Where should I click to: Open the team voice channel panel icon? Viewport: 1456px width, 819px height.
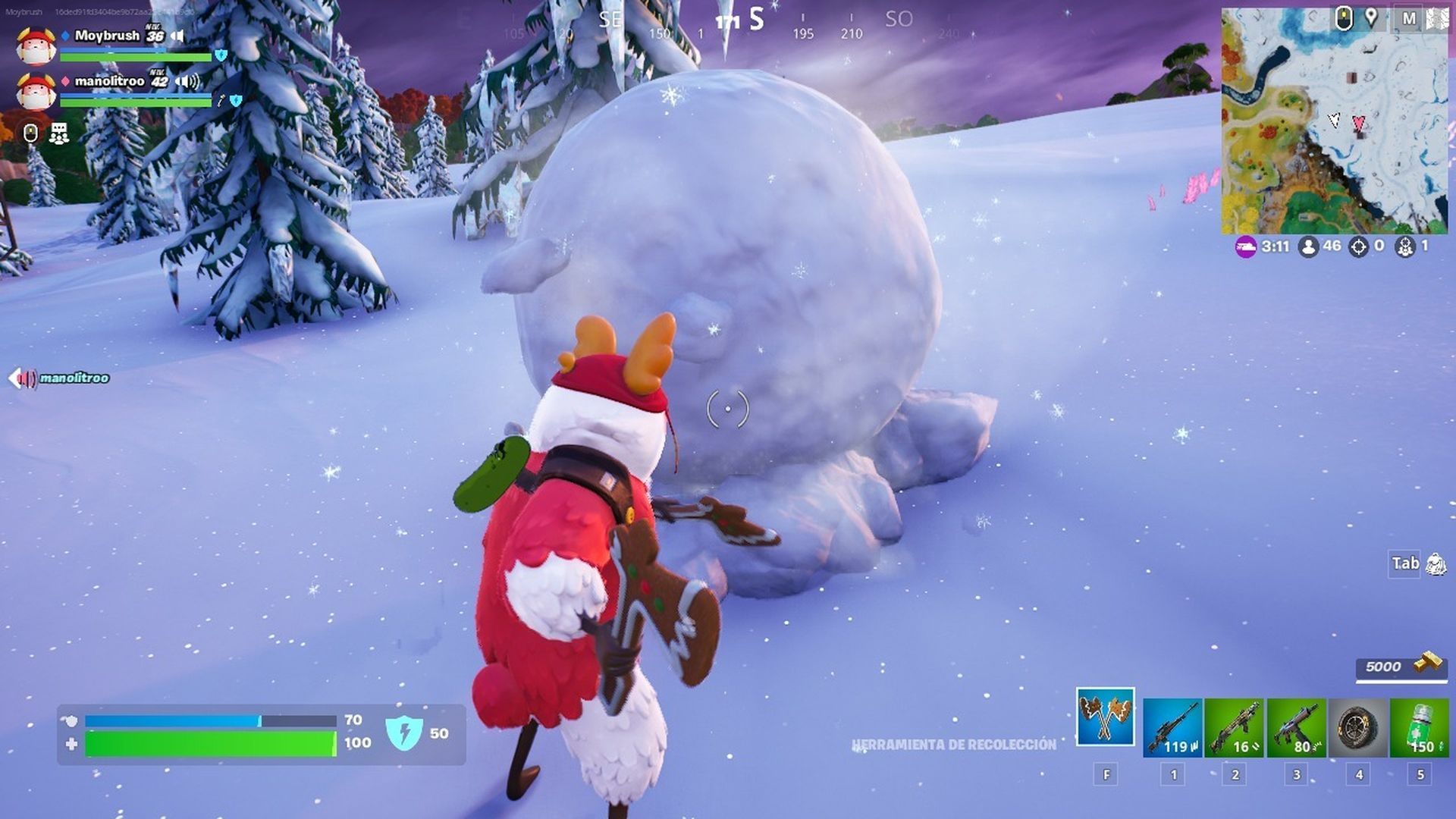point(59,134)
